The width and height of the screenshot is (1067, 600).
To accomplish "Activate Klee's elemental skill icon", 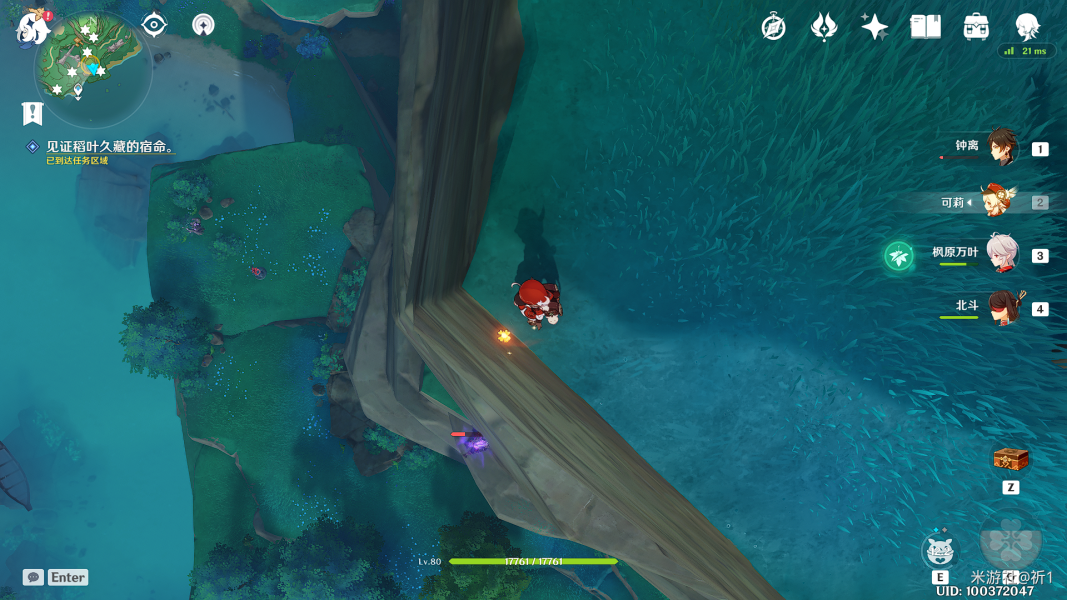I will (x=940, y=551).
